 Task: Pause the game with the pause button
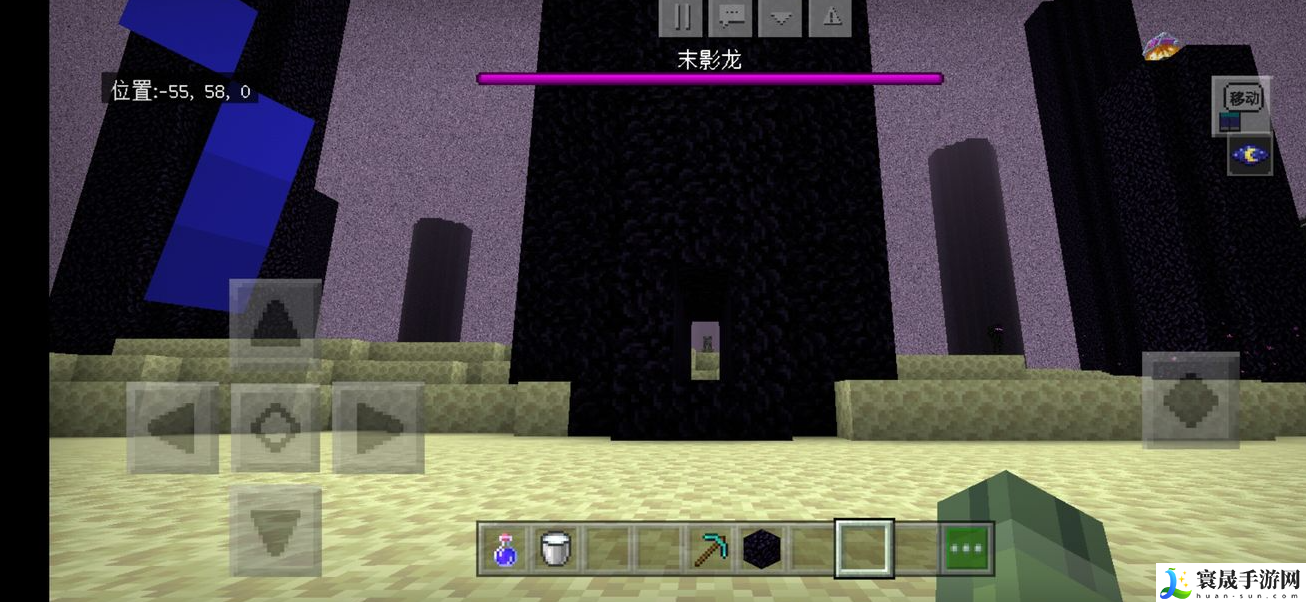[x=682, y=17]
